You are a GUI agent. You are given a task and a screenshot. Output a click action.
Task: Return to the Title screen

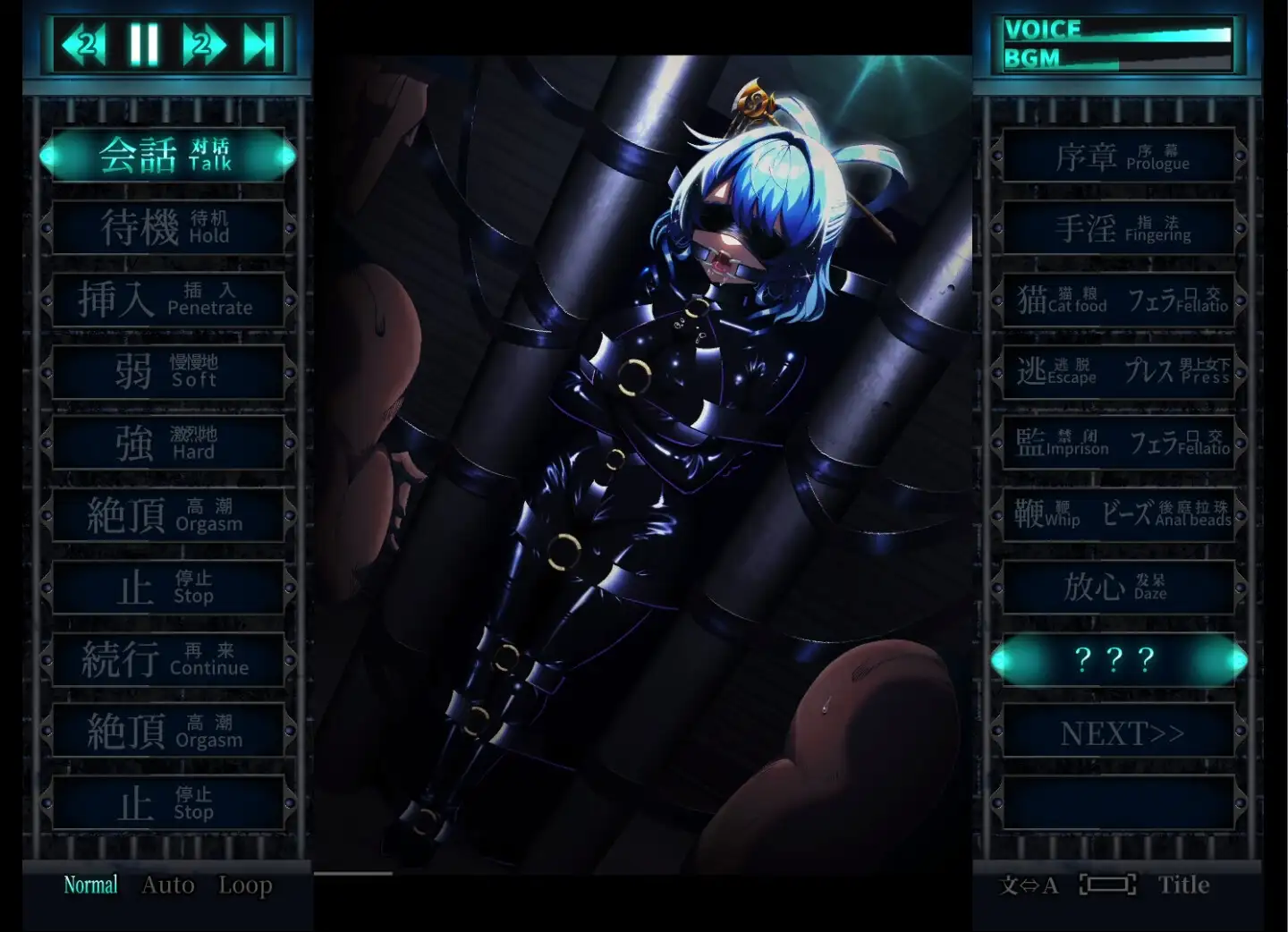coord(1185,885)
